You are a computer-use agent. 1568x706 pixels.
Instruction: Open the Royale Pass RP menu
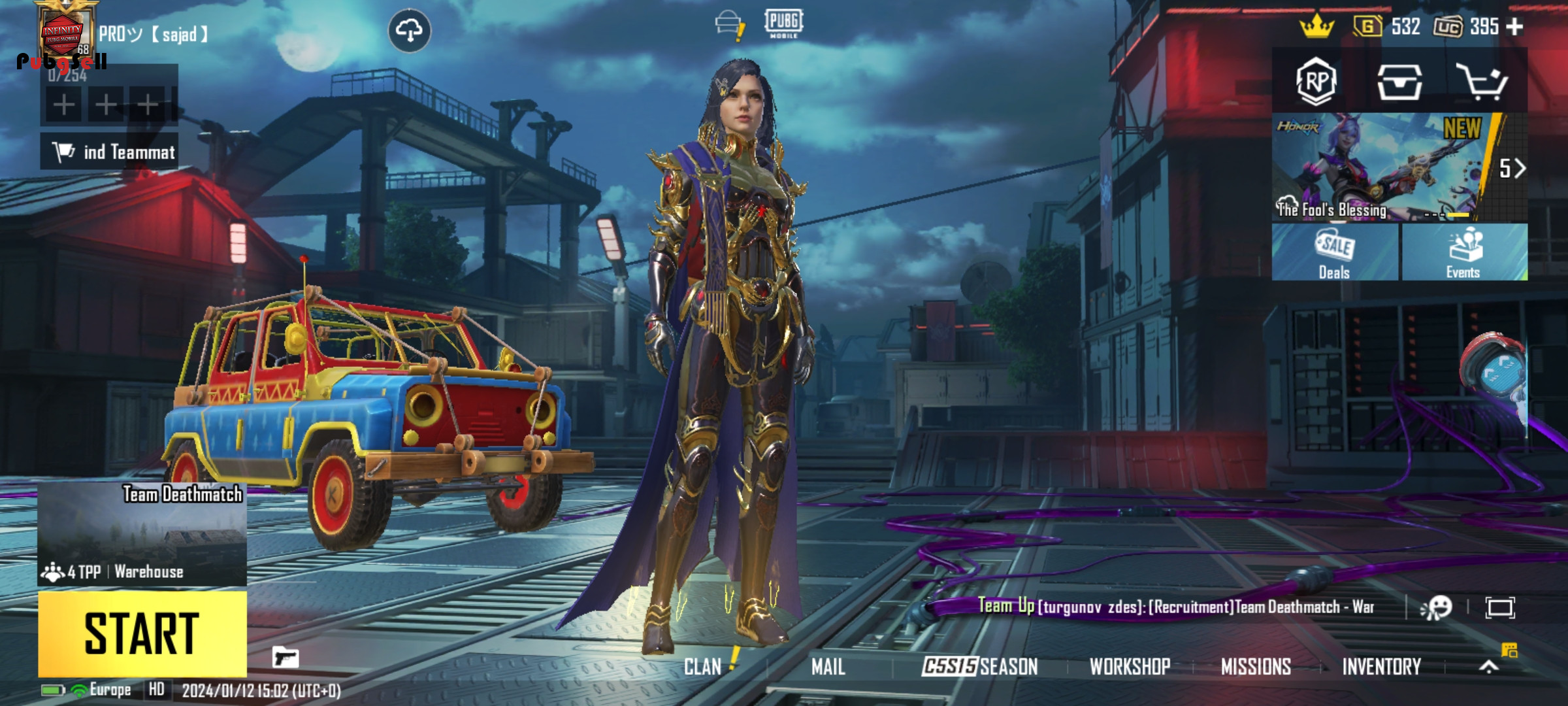(1316, 82)
